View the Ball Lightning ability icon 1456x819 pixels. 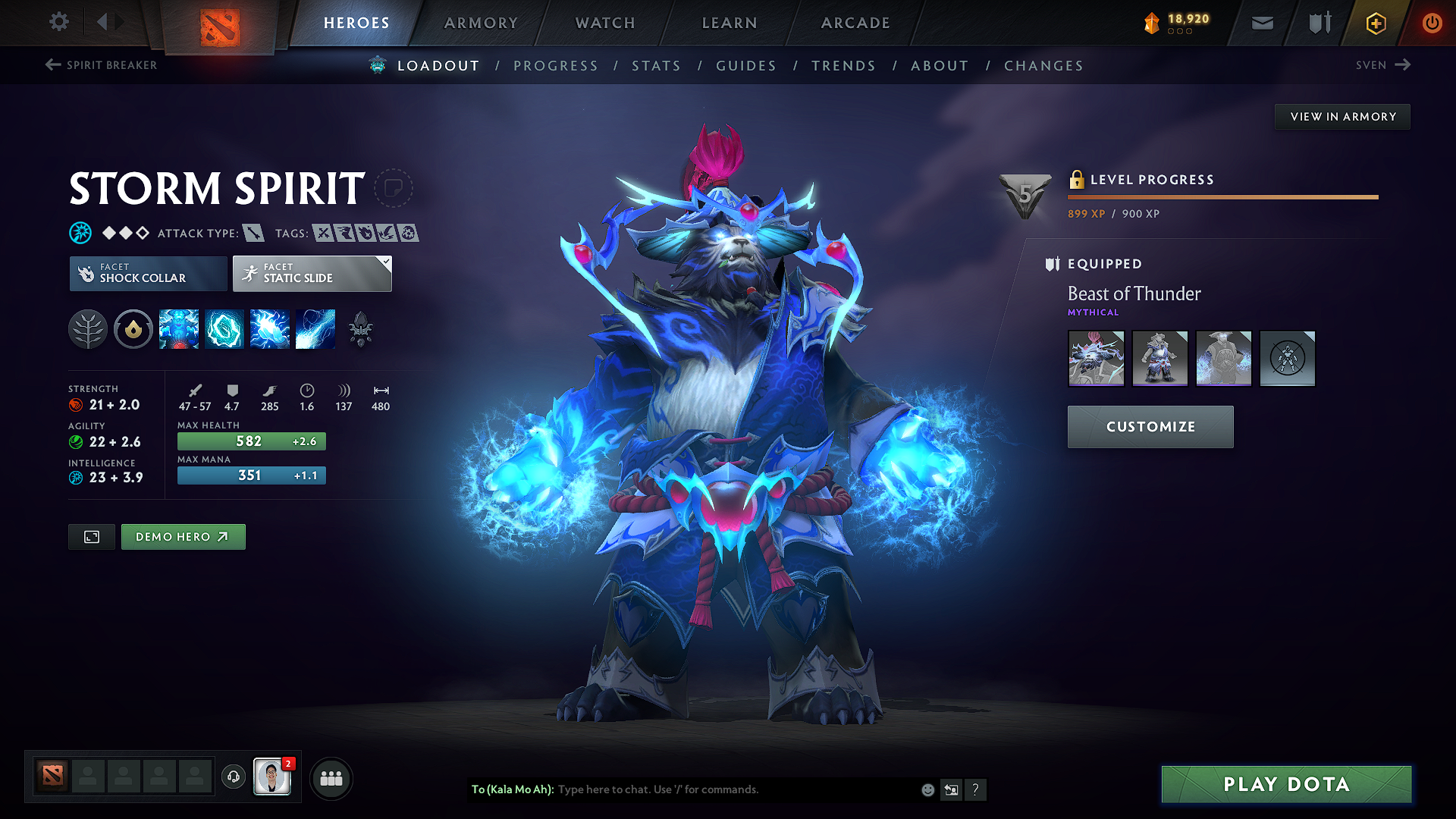(x=315, y=329)
